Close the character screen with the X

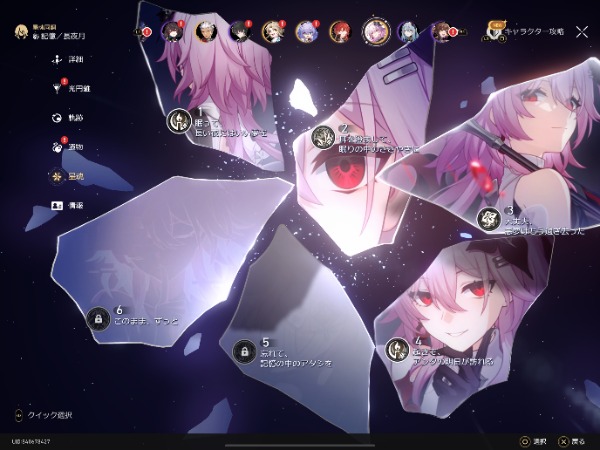pyautogui.click(x=583, y=32)
